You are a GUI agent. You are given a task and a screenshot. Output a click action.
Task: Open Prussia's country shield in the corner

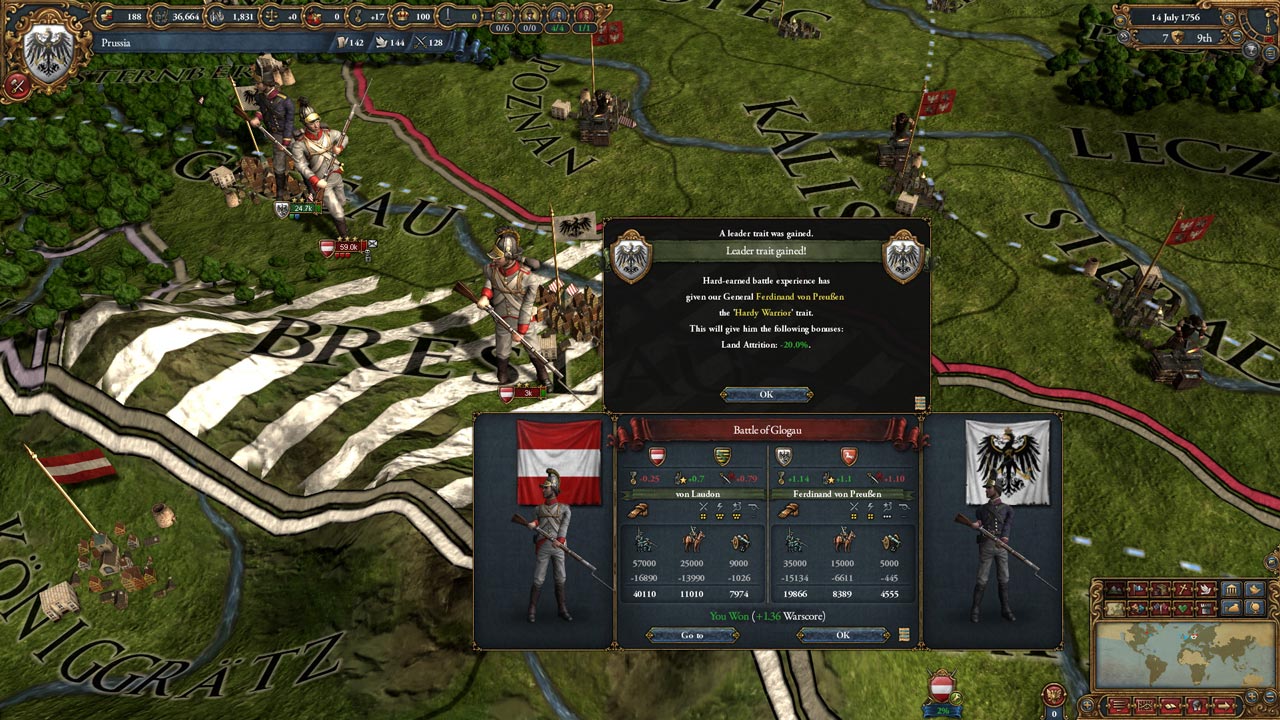coord(47,50)
